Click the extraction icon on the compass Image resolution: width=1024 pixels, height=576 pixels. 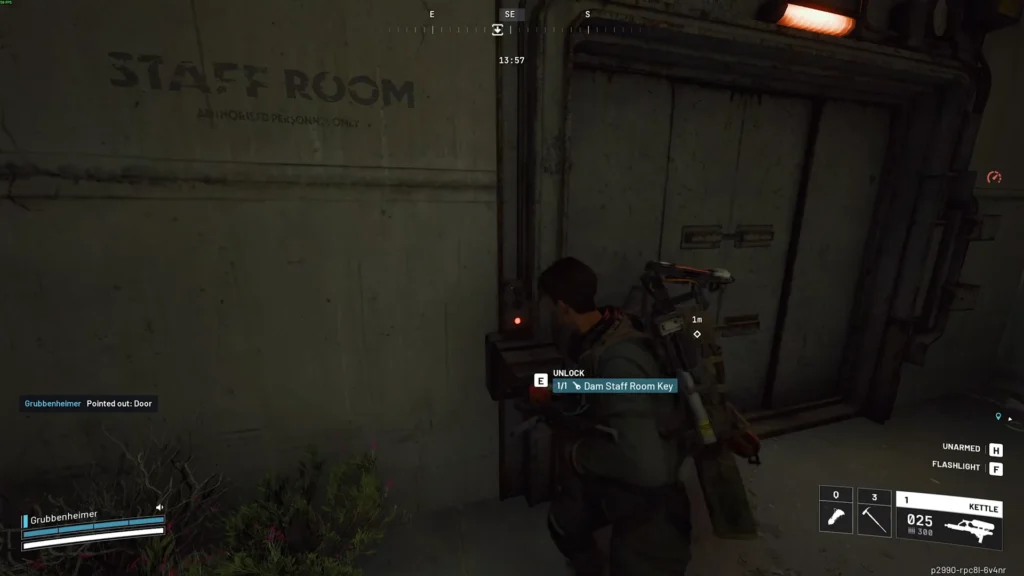point(498,30)
